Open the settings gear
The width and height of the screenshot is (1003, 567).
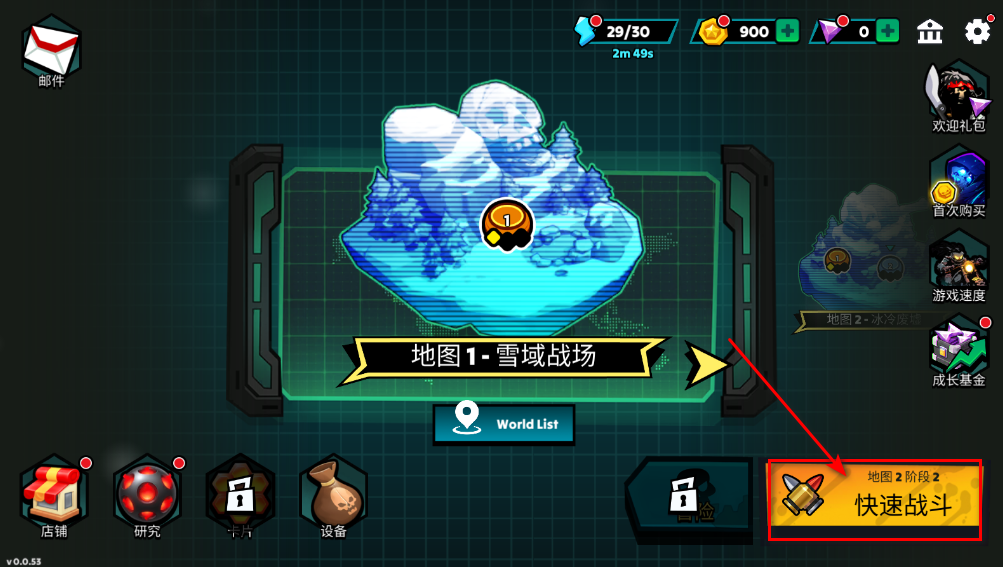click(x=977, y=31)
